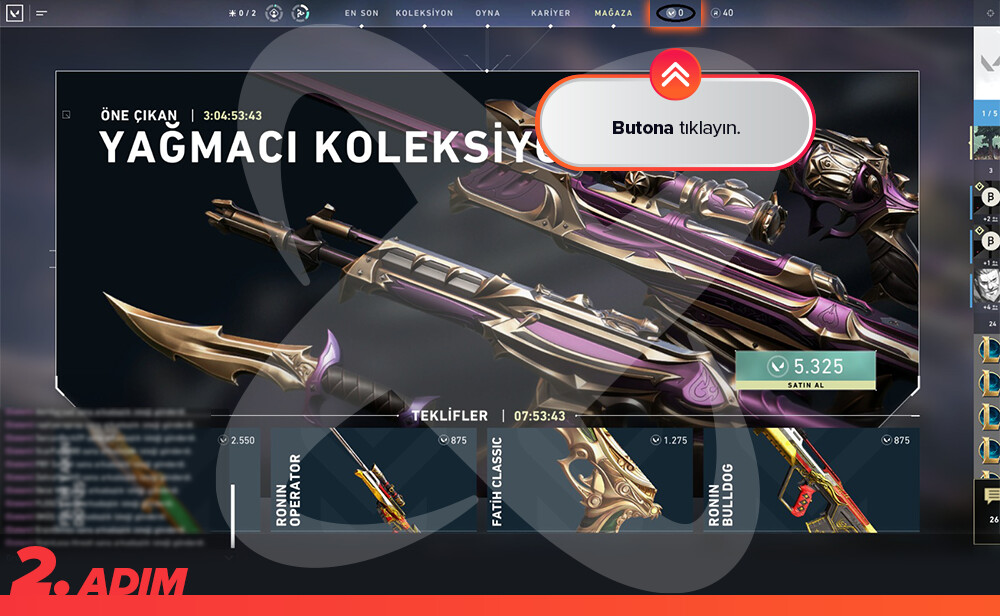
Task: Go to the Oyna tab
Action: click(488, 13)
